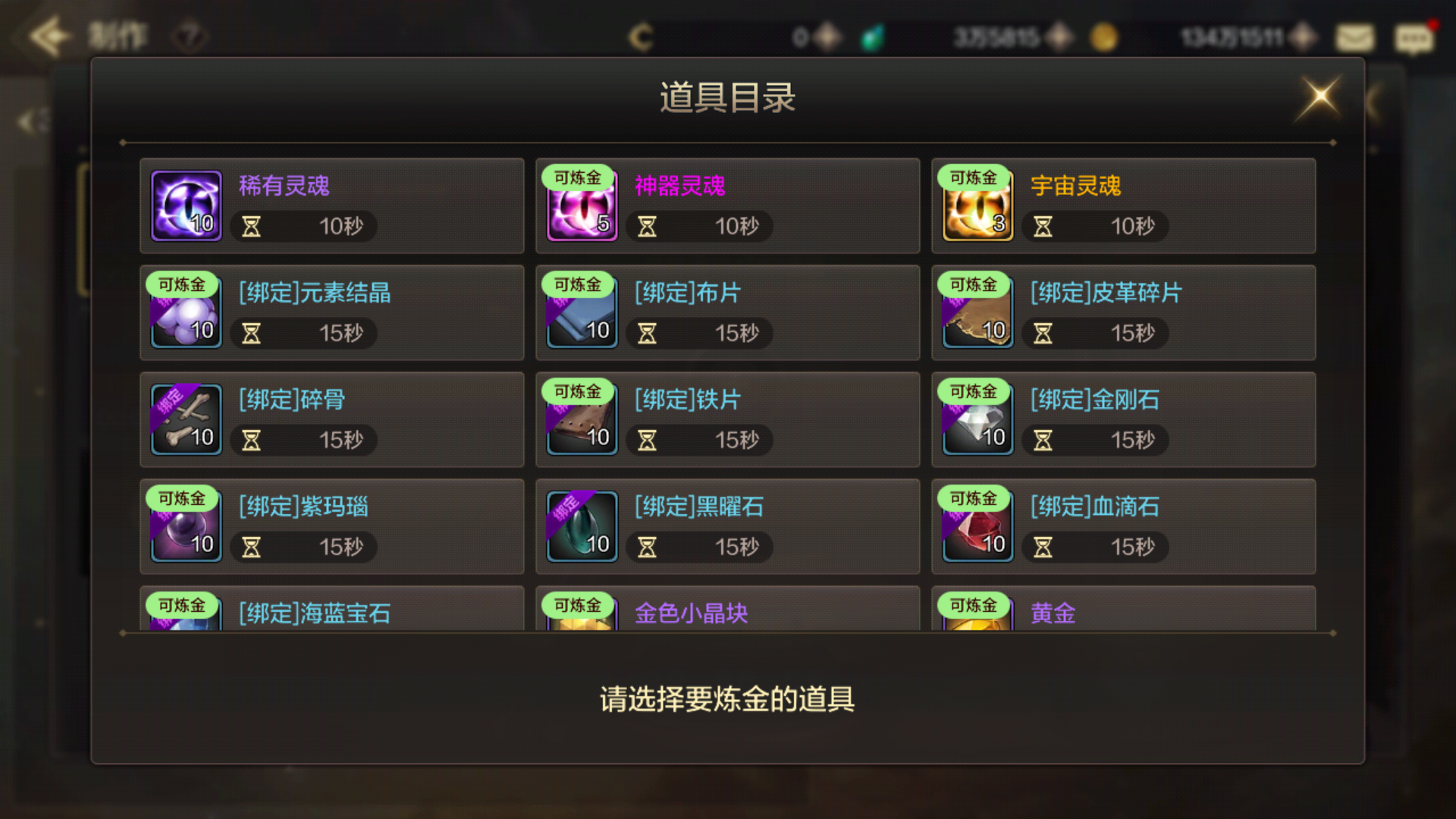Viewport: 1456px width, 819px height.
Task: Open the mail envelope icon
Action: [x=1354, y=36]
